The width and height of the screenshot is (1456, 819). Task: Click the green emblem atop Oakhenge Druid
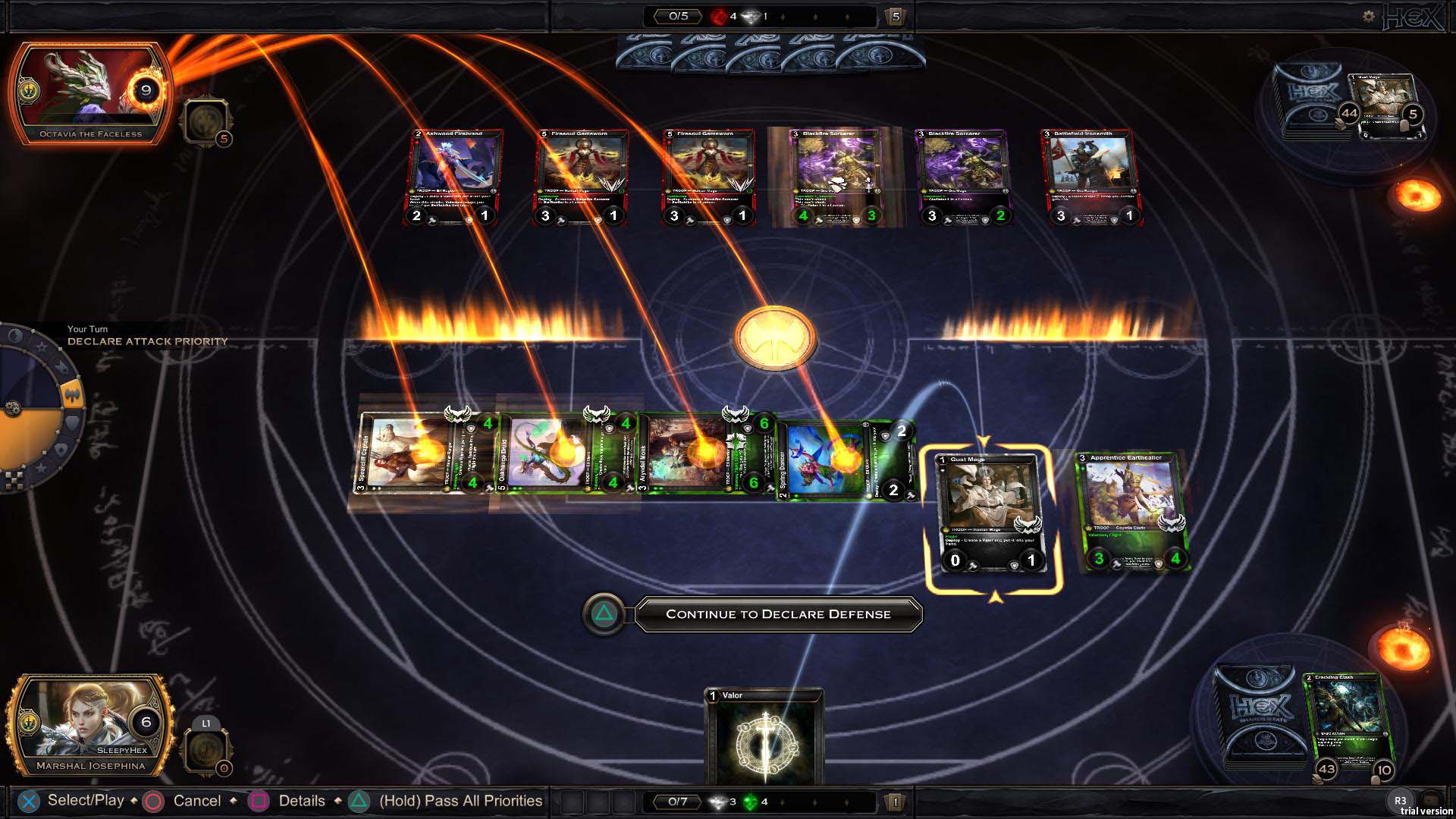point(597,416)
